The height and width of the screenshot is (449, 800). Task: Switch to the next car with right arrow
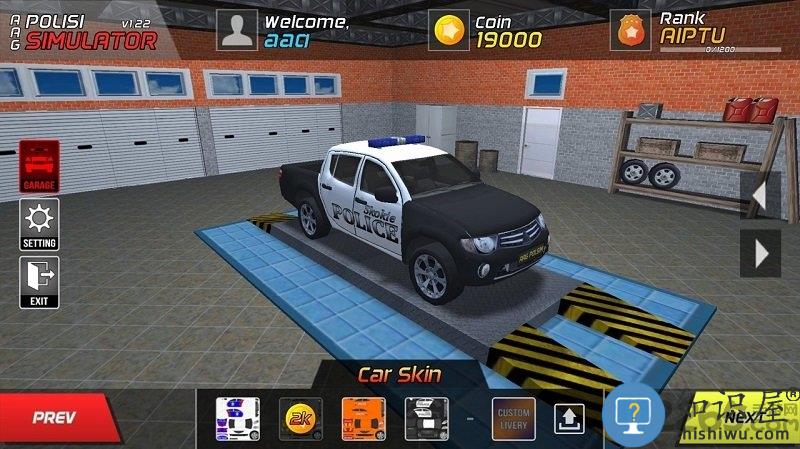click(759, 254)
